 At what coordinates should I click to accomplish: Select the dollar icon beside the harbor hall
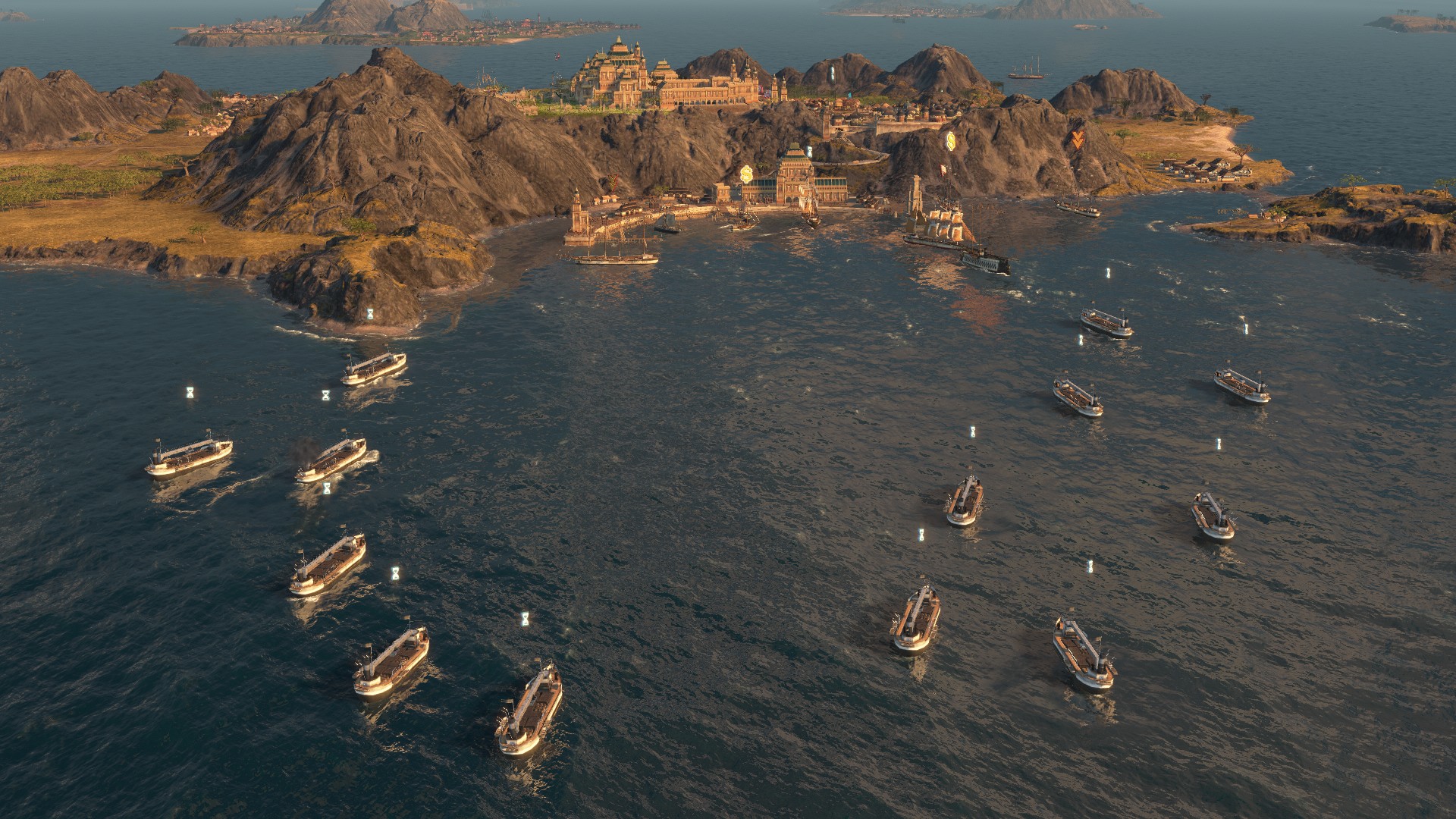click(x=746, y=174)
